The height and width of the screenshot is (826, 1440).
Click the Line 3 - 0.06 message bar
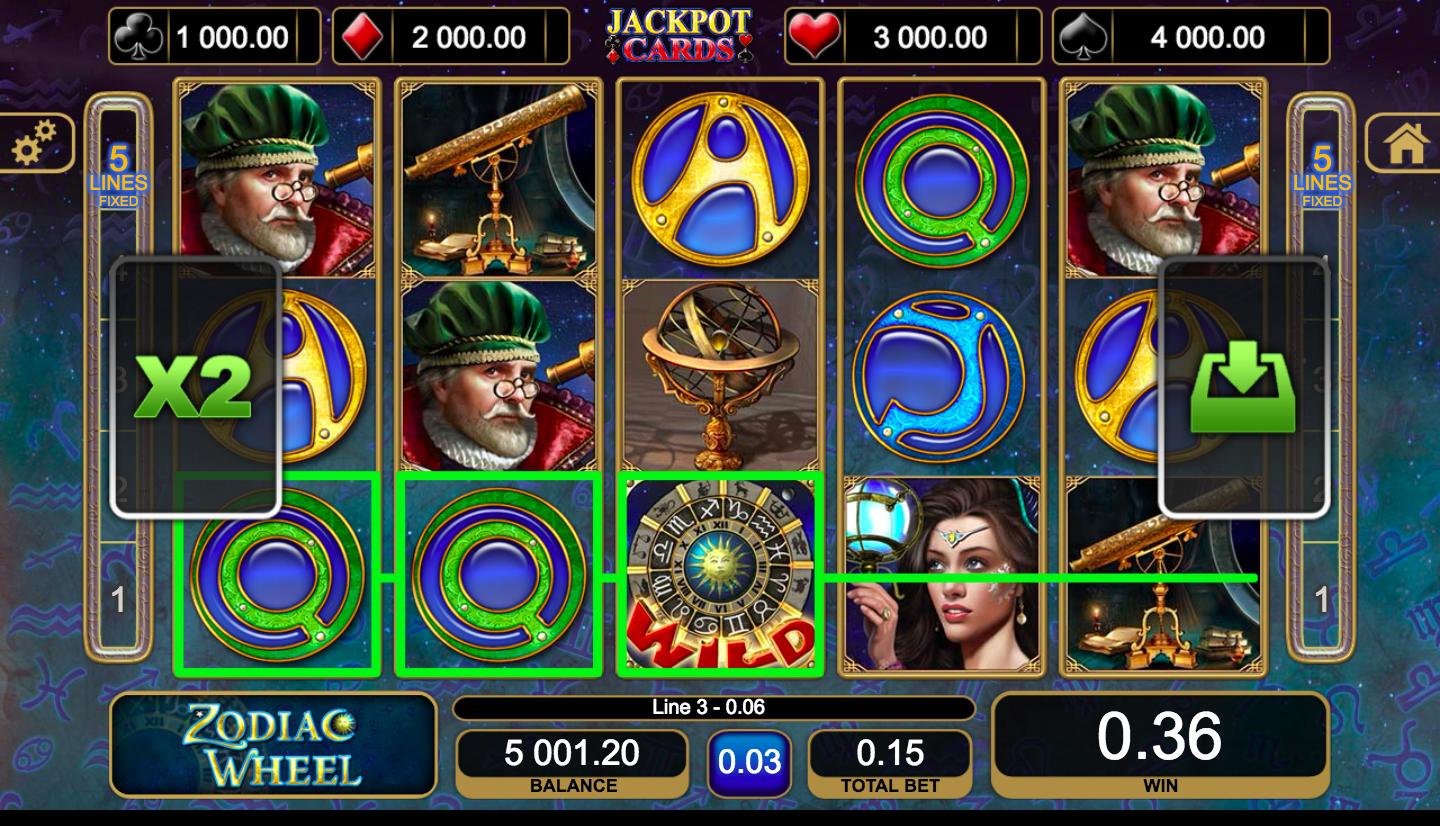[712, 706]
